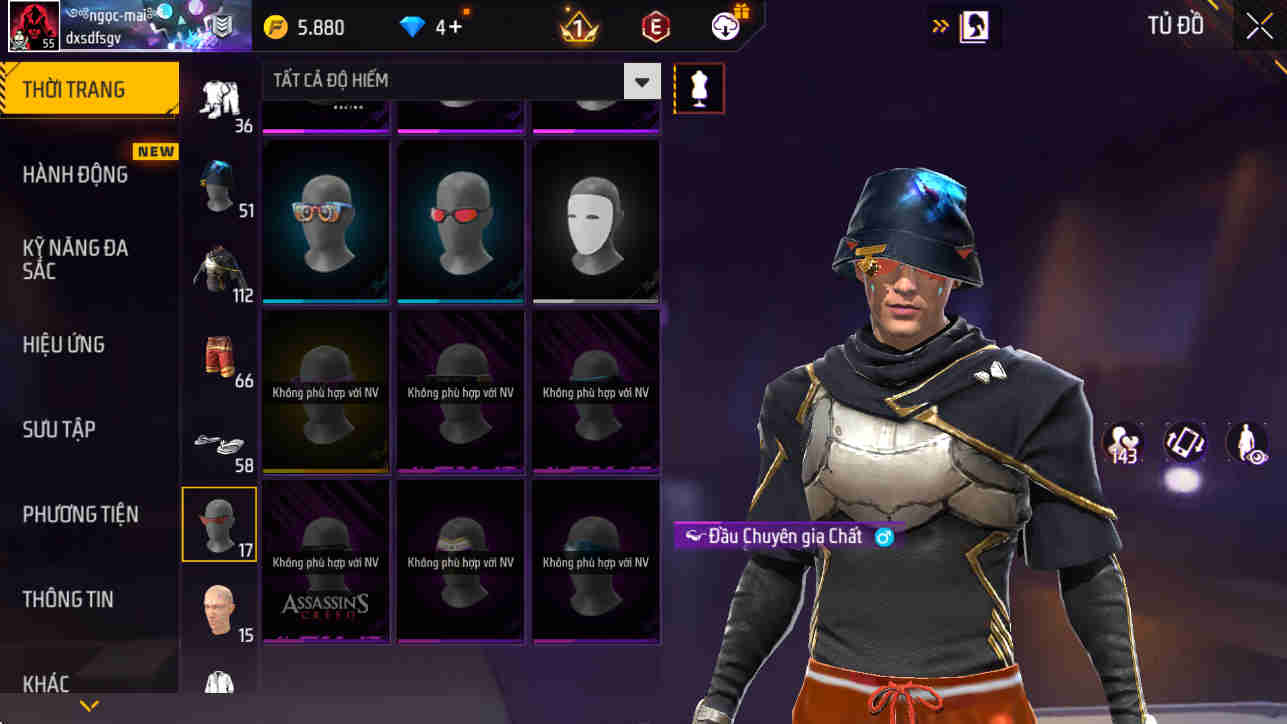Click the diamond currency icon in top bar

click(410, 27)
